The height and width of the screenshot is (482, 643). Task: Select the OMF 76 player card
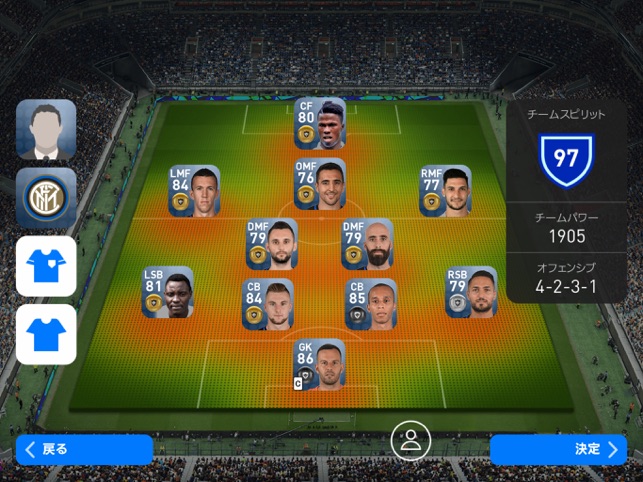click(x=320, y=184)
